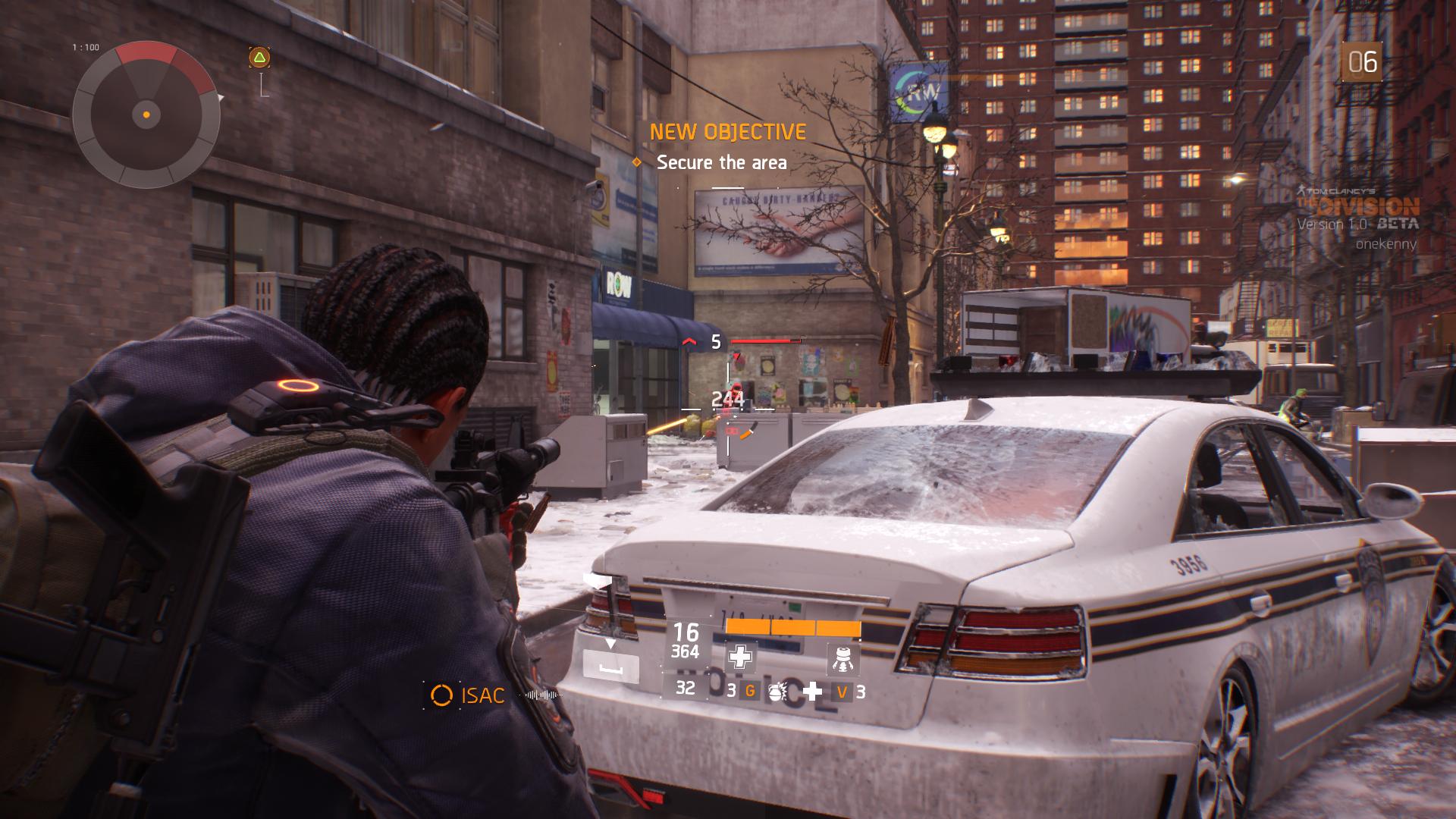Screen dimensions: 1456x819
Task: Click the ISAC assistant indicator
Action: [468, 695]
